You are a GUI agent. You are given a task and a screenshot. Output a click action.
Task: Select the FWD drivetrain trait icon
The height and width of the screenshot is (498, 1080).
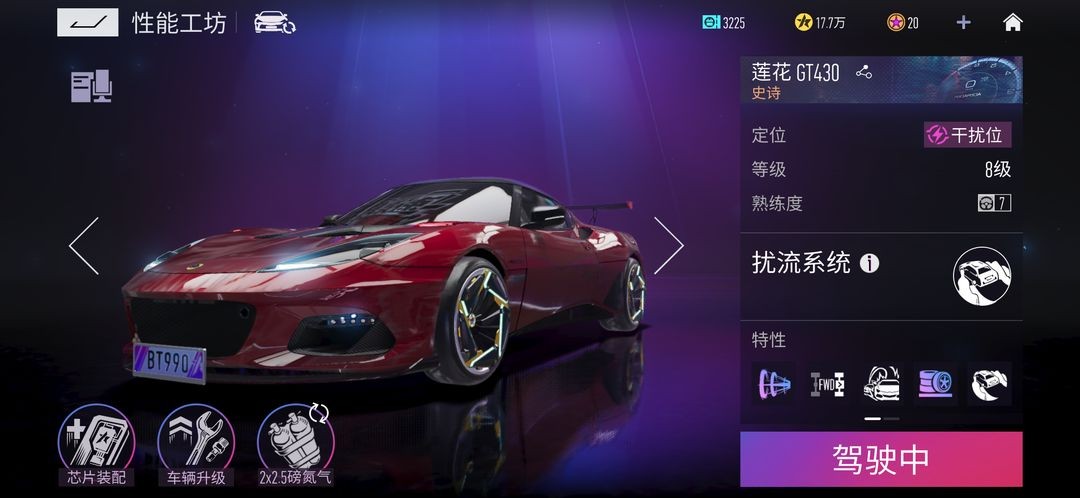[827, 383]
